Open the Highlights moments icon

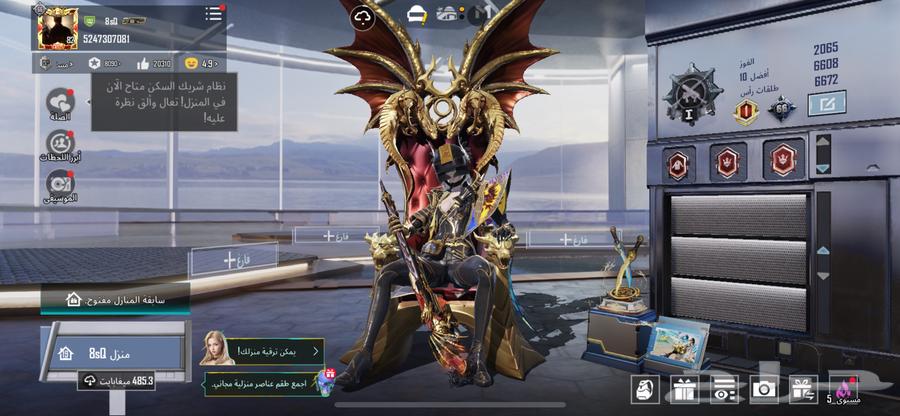pos(60,145)
